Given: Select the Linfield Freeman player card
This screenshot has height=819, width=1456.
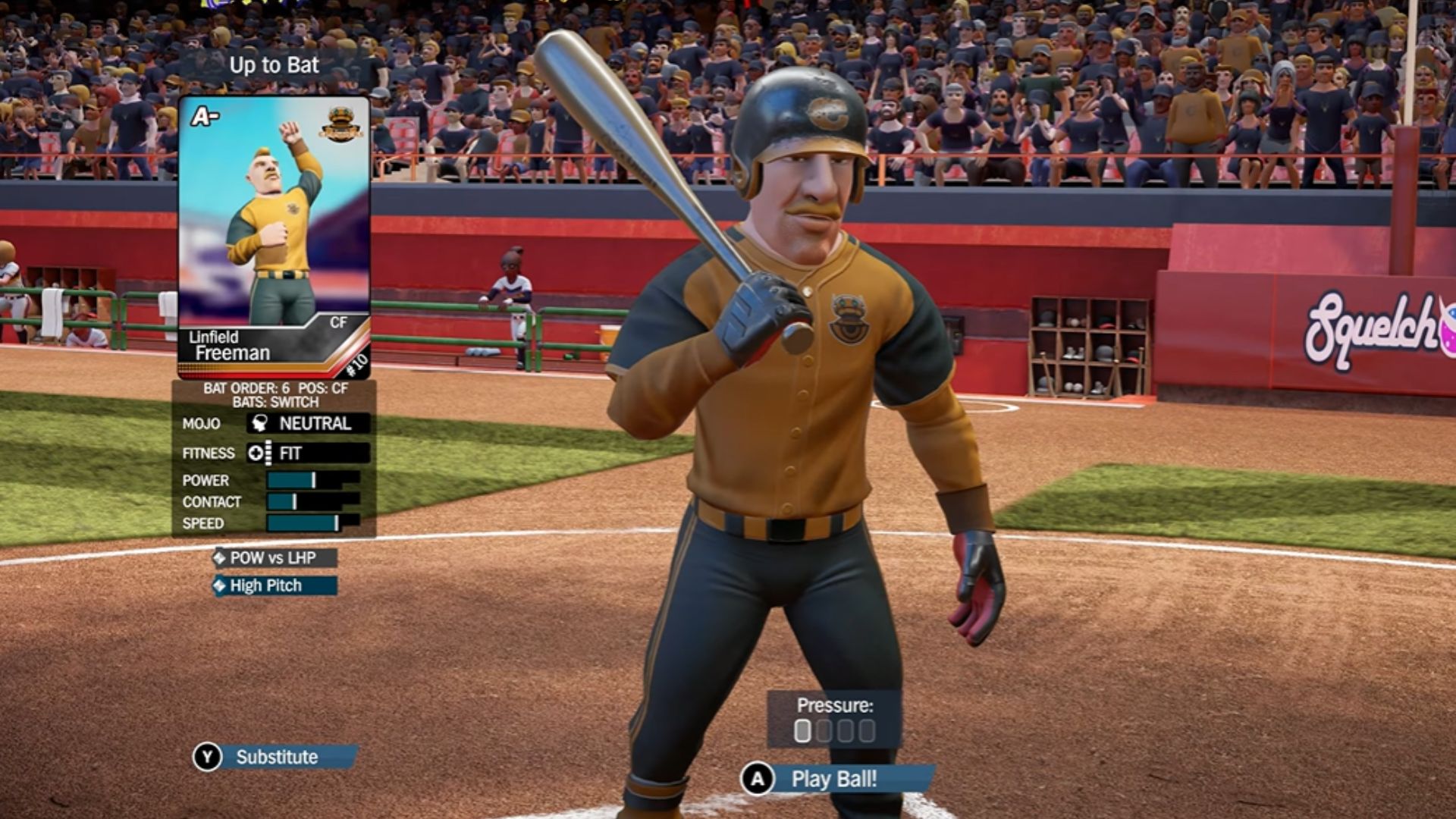Looking at the screenshot, I should [274, 237].
